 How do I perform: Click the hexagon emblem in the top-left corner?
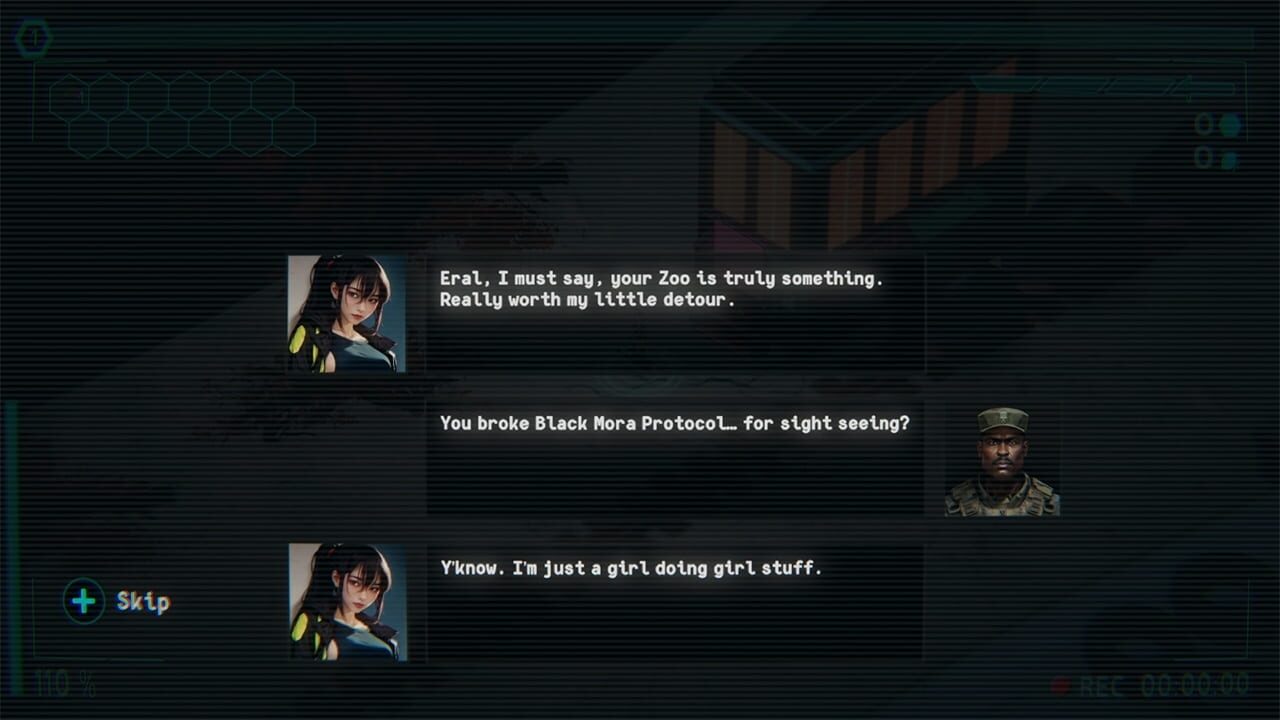pos(33,37)
